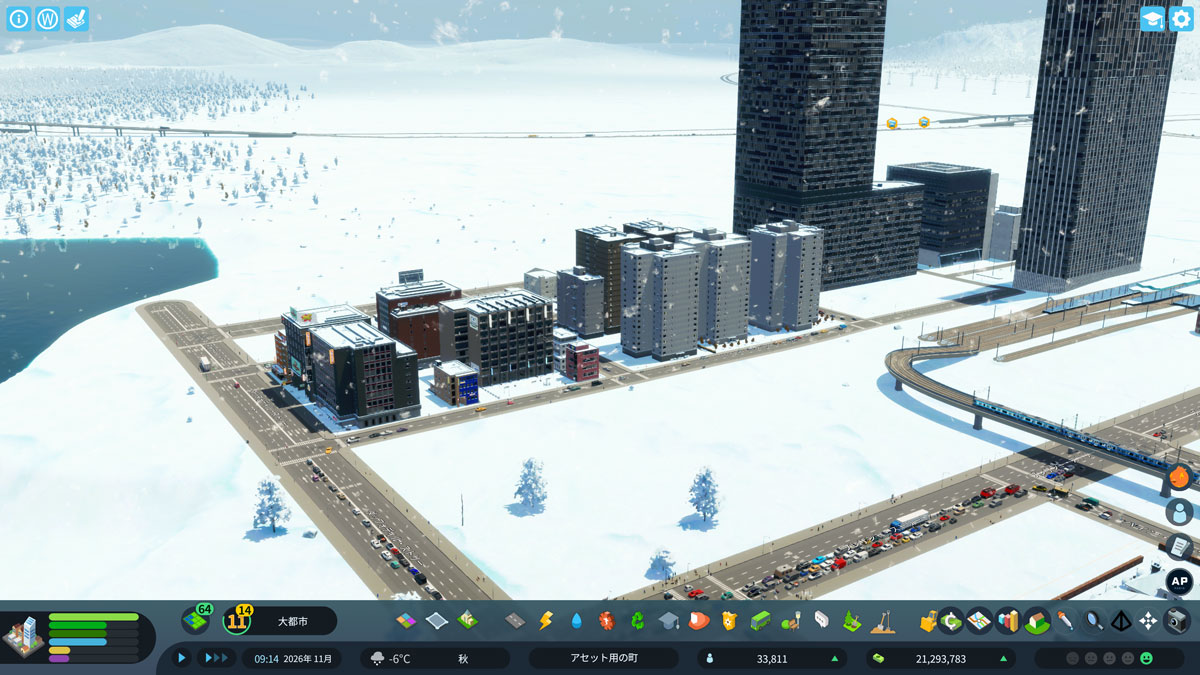The width and height of the screenshot is (1200, 675).
Task: Open the Fire & Rescue helmet menu
Action: pyautogui.click(x=699, y=621)
